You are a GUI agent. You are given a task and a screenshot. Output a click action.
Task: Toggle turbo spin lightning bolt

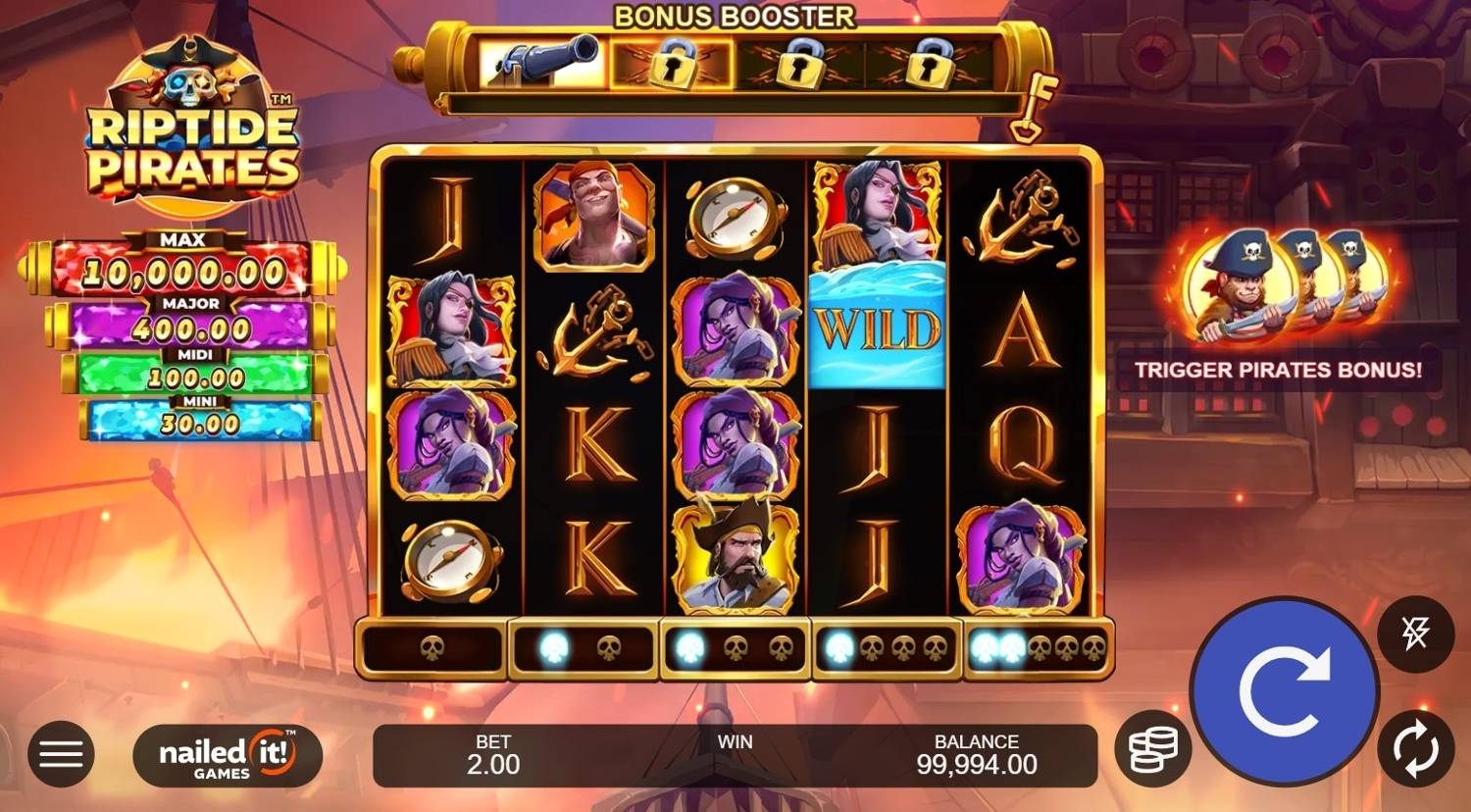[x=1415, y=634]
